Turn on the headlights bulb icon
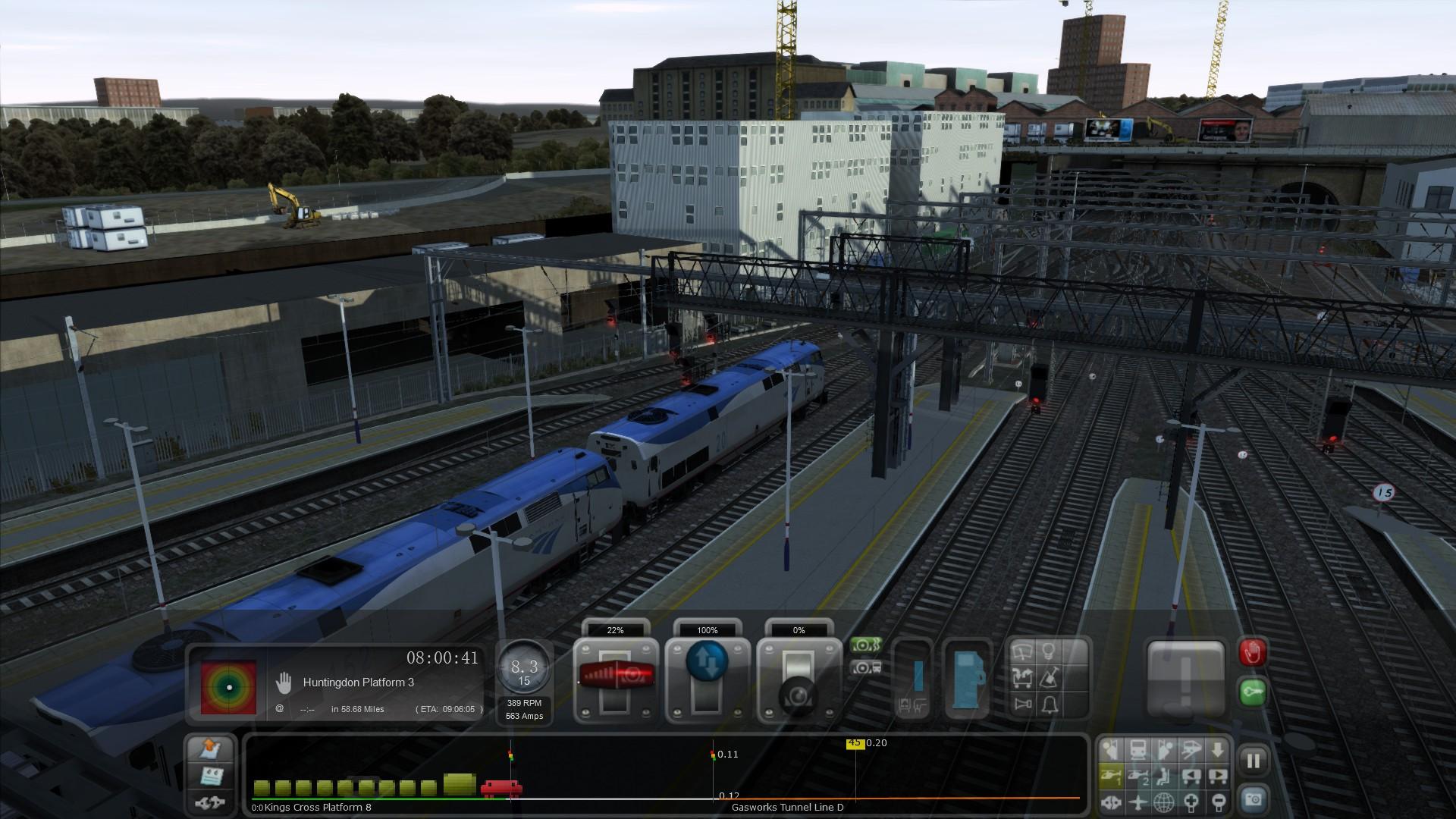The image size is (1456, 819). (1050, 651)
